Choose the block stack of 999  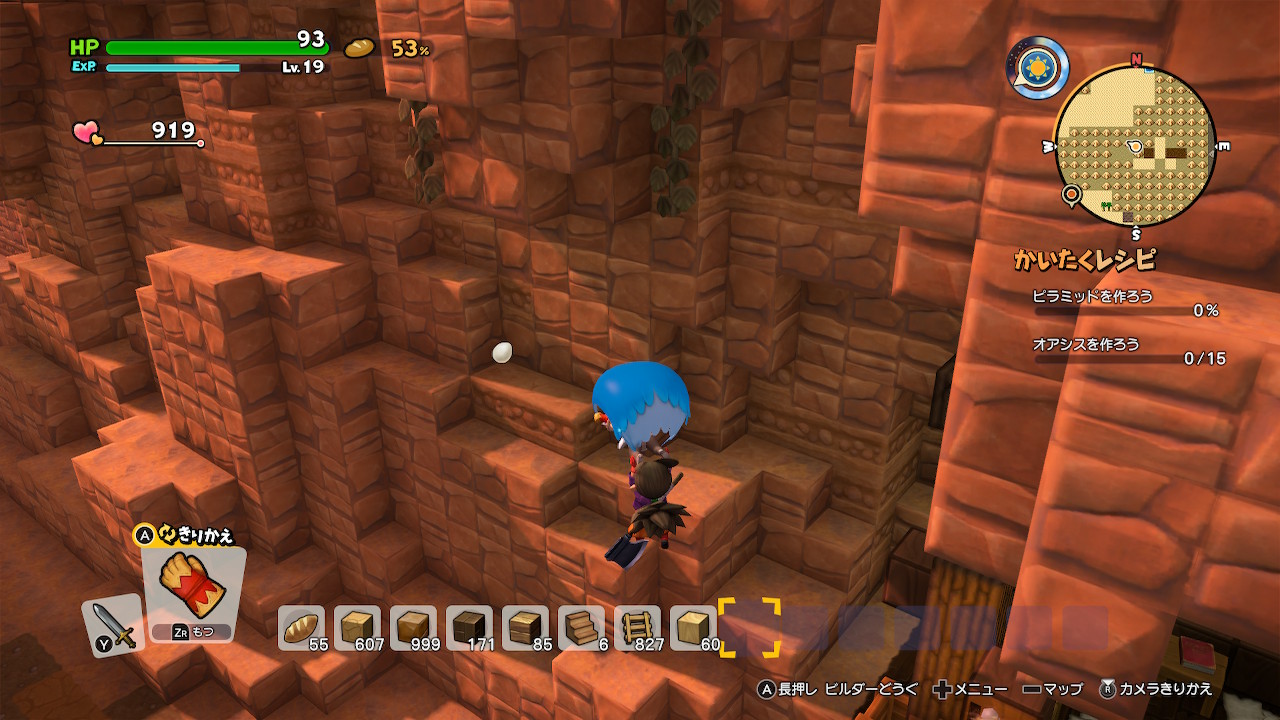coord(413,627)
